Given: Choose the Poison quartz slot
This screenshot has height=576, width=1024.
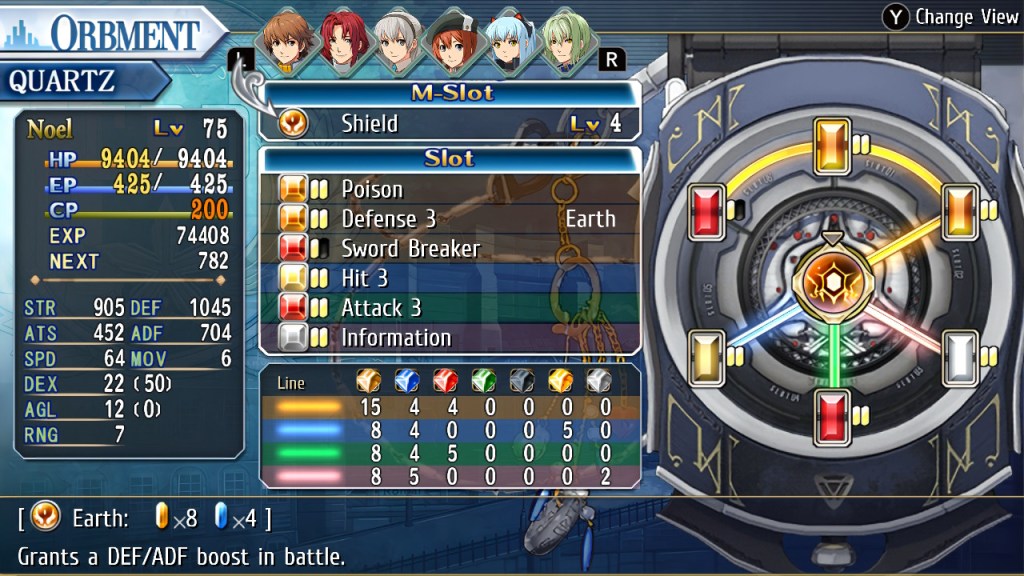Looking at the screenshot, I should pyautogui.click(x=450, y=189).
